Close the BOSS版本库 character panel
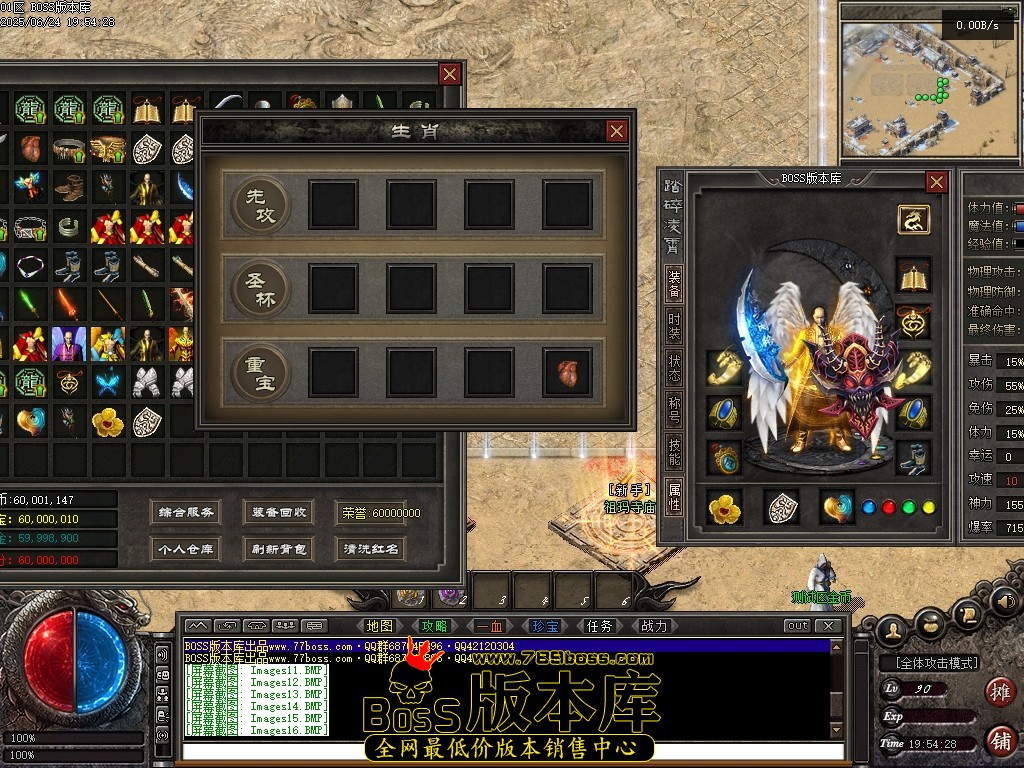The height and width of the screenshot is (768, 1024). click(x=936, y=182)
